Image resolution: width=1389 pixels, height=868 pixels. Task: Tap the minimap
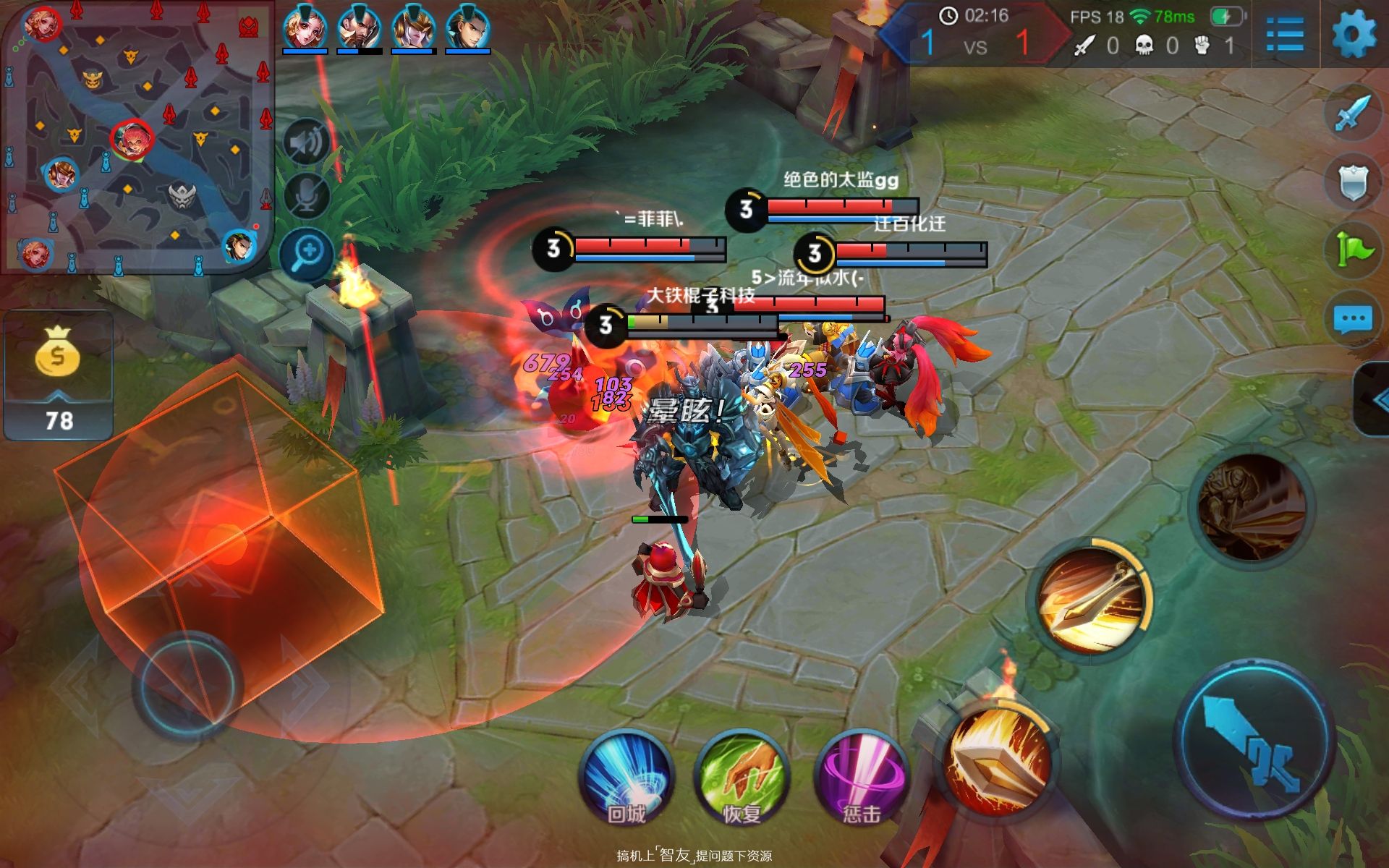[137, 136]
